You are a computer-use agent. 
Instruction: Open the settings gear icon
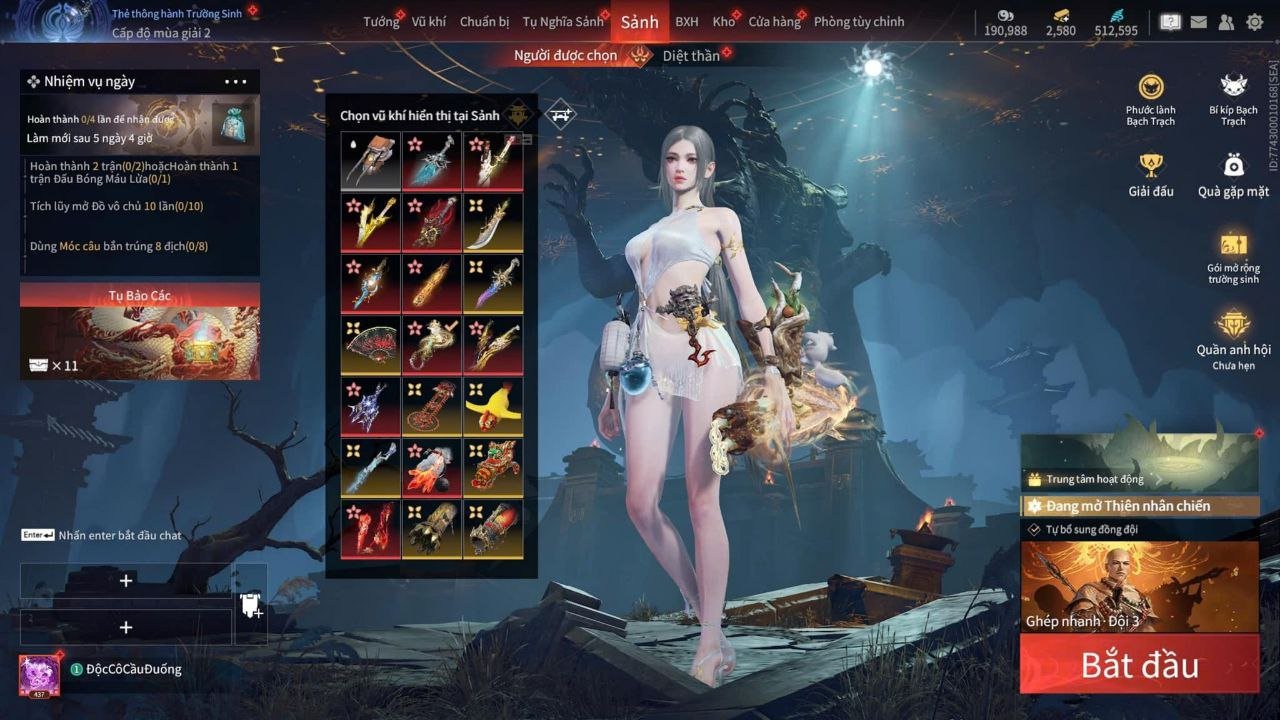1254,22
